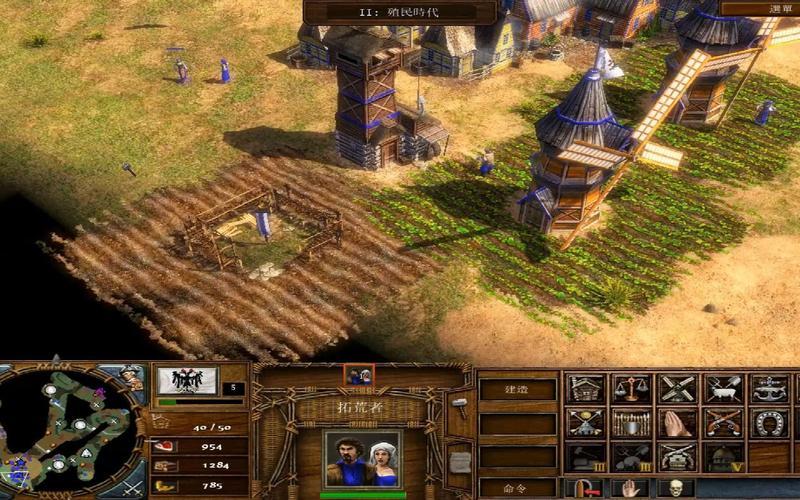Choose the windmill blades build icon

[x=677, y=388]
